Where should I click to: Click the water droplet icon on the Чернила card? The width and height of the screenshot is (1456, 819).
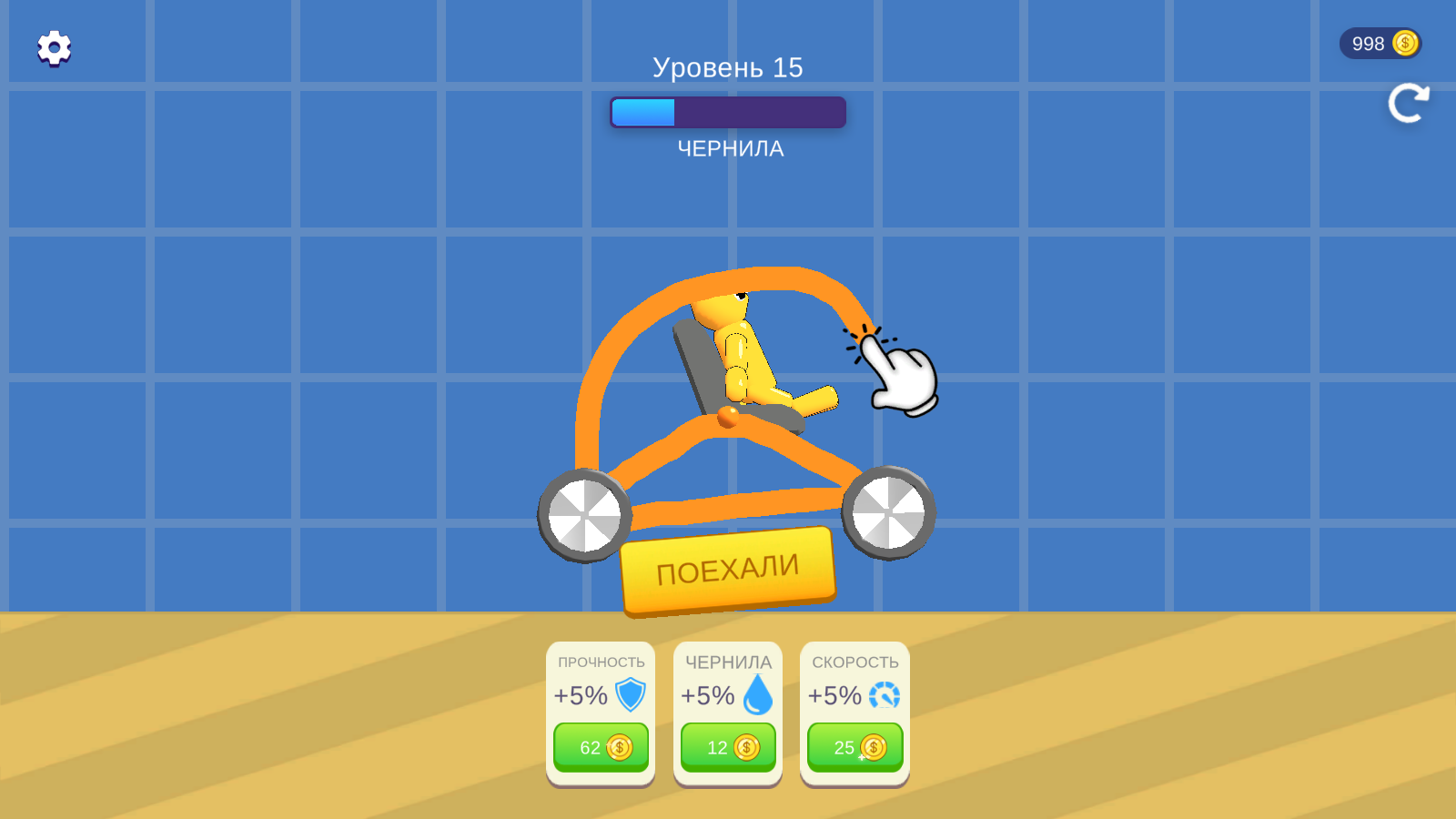pyautogui.click(x=758, y=696)
